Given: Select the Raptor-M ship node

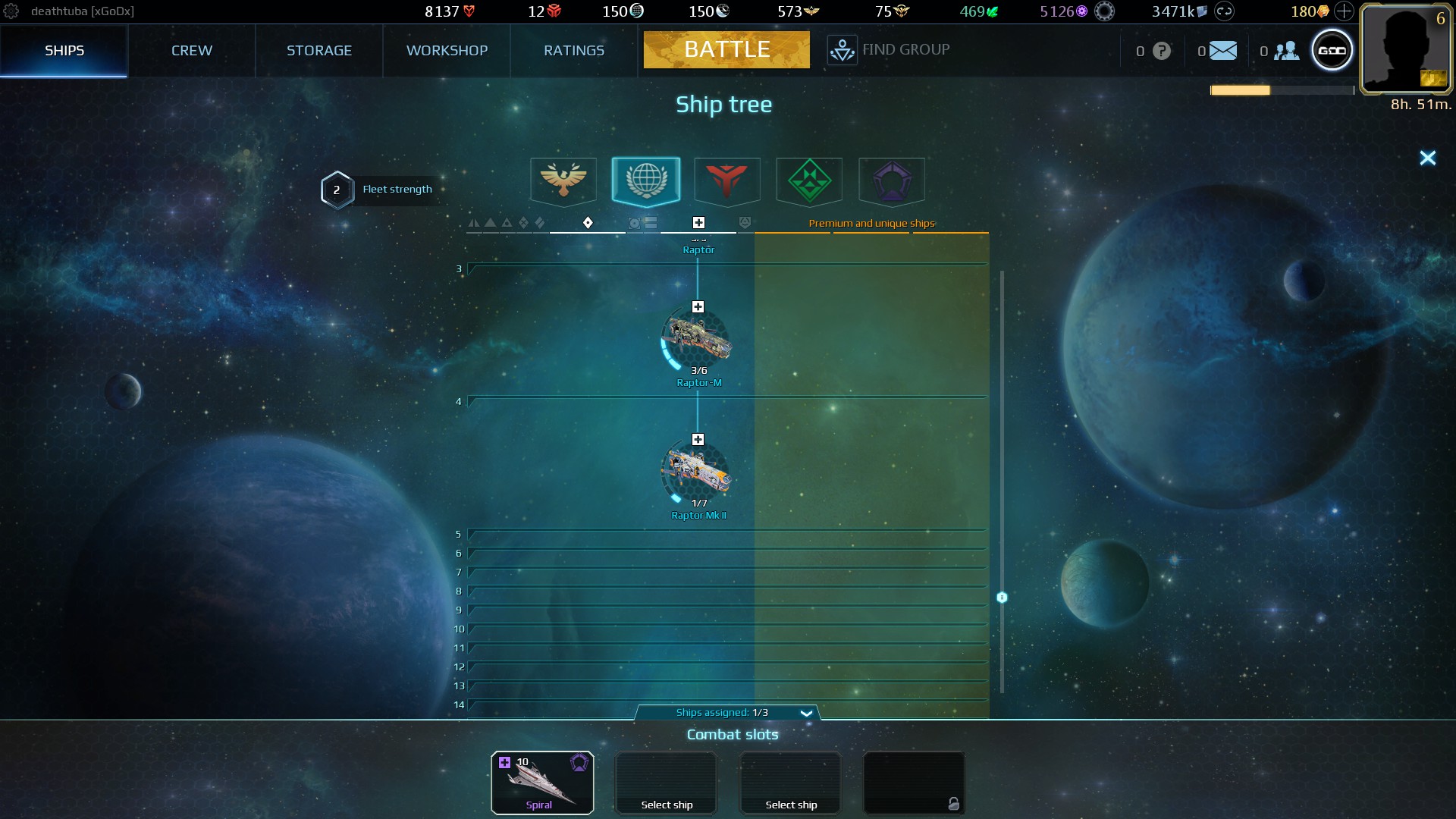Looking at the screenshot, I should (697, 340).
